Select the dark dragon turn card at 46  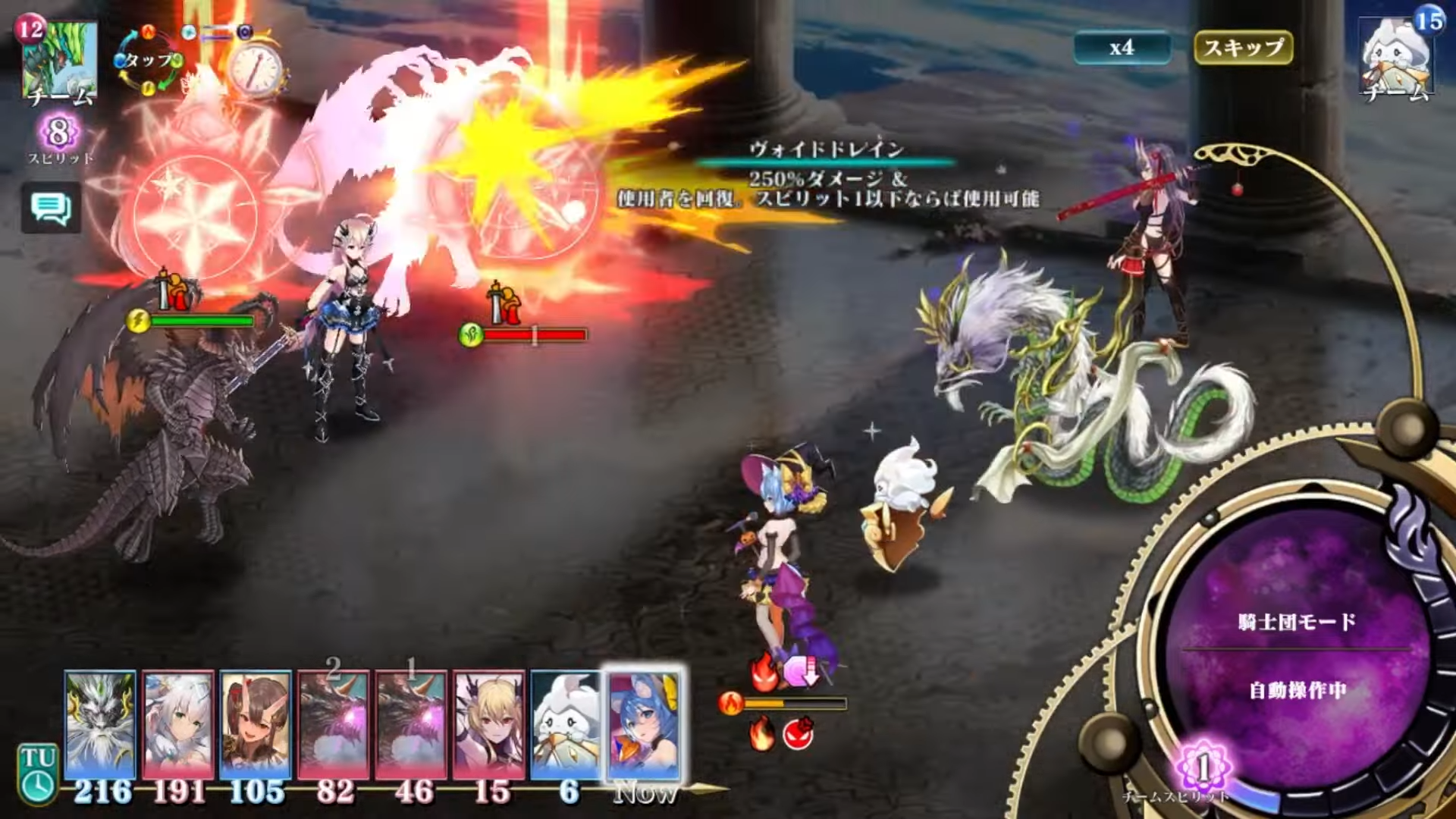point(412,724)
